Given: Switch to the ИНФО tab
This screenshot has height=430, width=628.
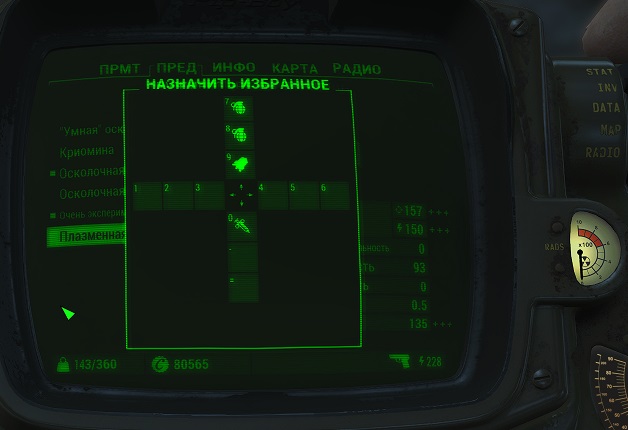Looking at the screenshot, I should tap(234, 69).
